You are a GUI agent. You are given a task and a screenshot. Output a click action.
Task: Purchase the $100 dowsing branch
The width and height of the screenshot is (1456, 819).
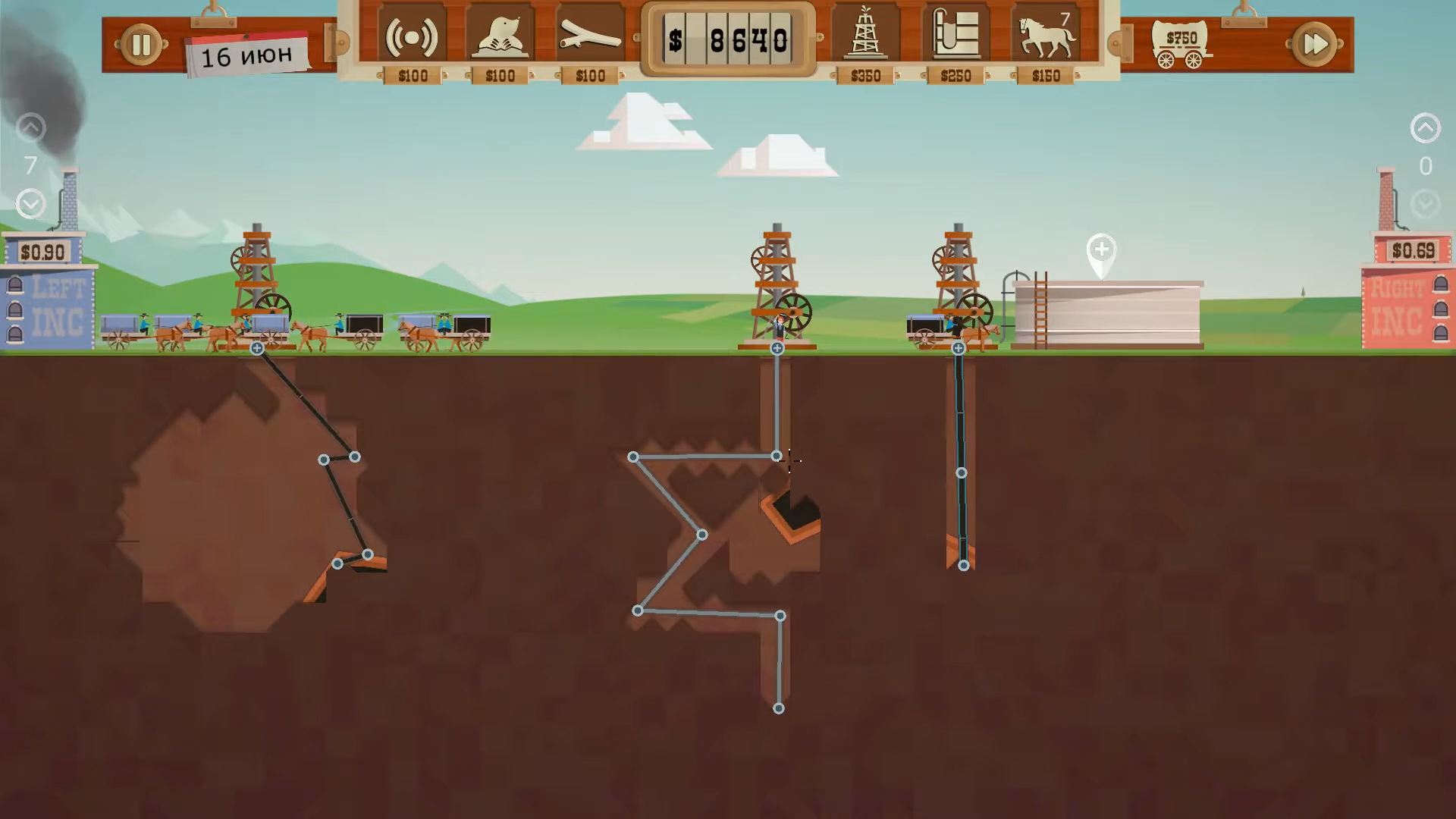pyautogui.click(x=590, y=36)
